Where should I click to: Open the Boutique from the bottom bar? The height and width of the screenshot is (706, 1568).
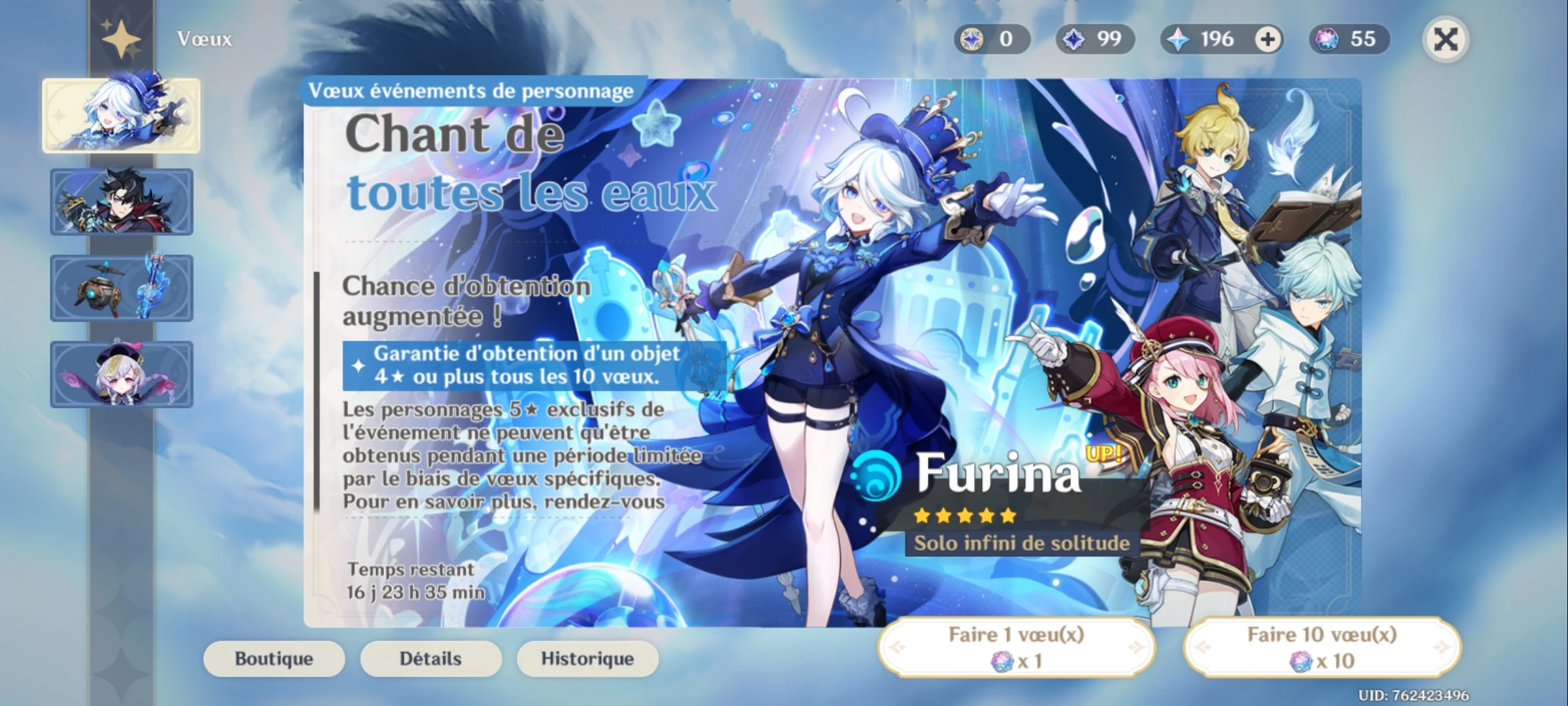pos(274,659)
